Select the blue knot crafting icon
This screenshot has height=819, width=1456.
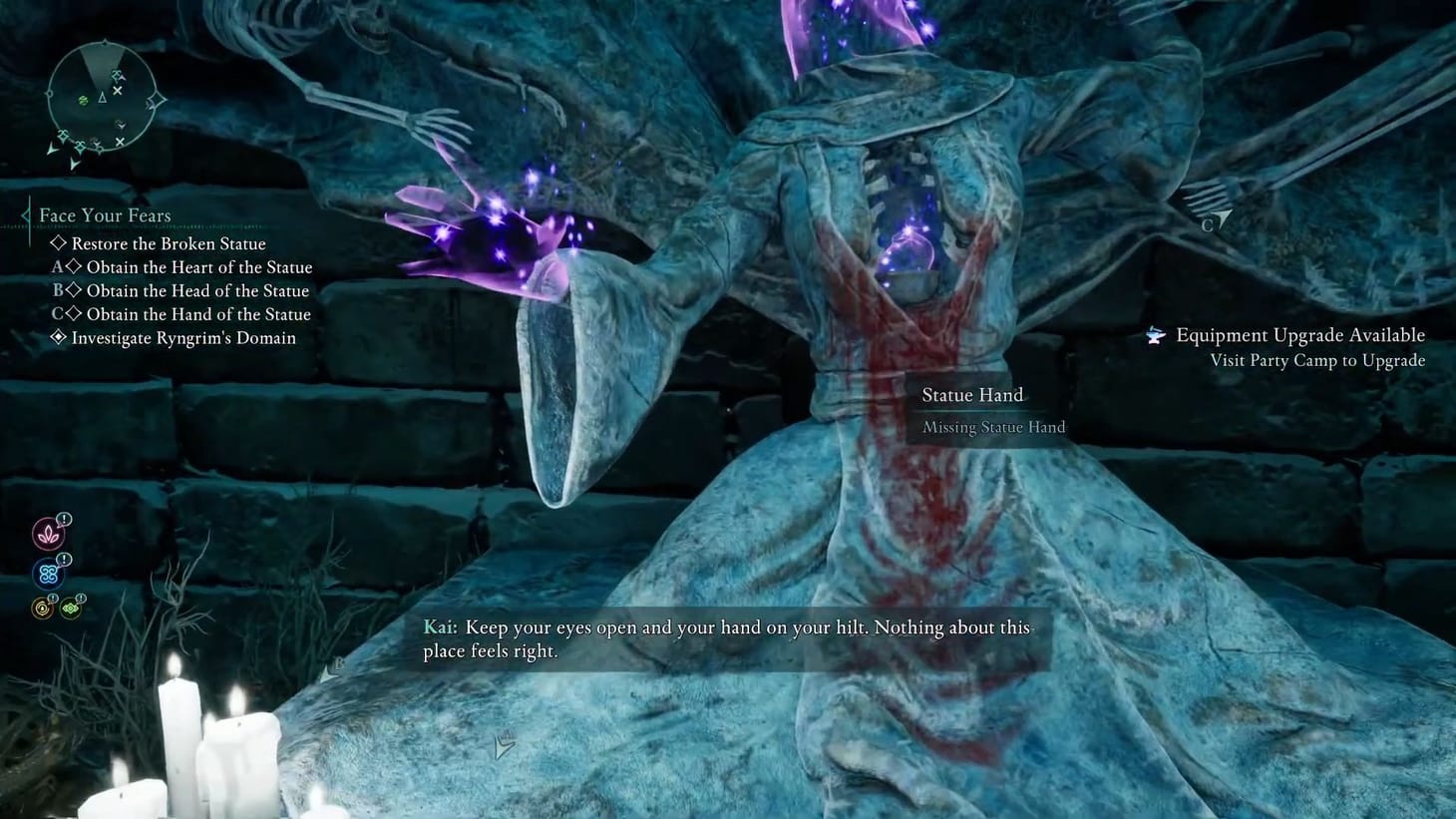47,573
